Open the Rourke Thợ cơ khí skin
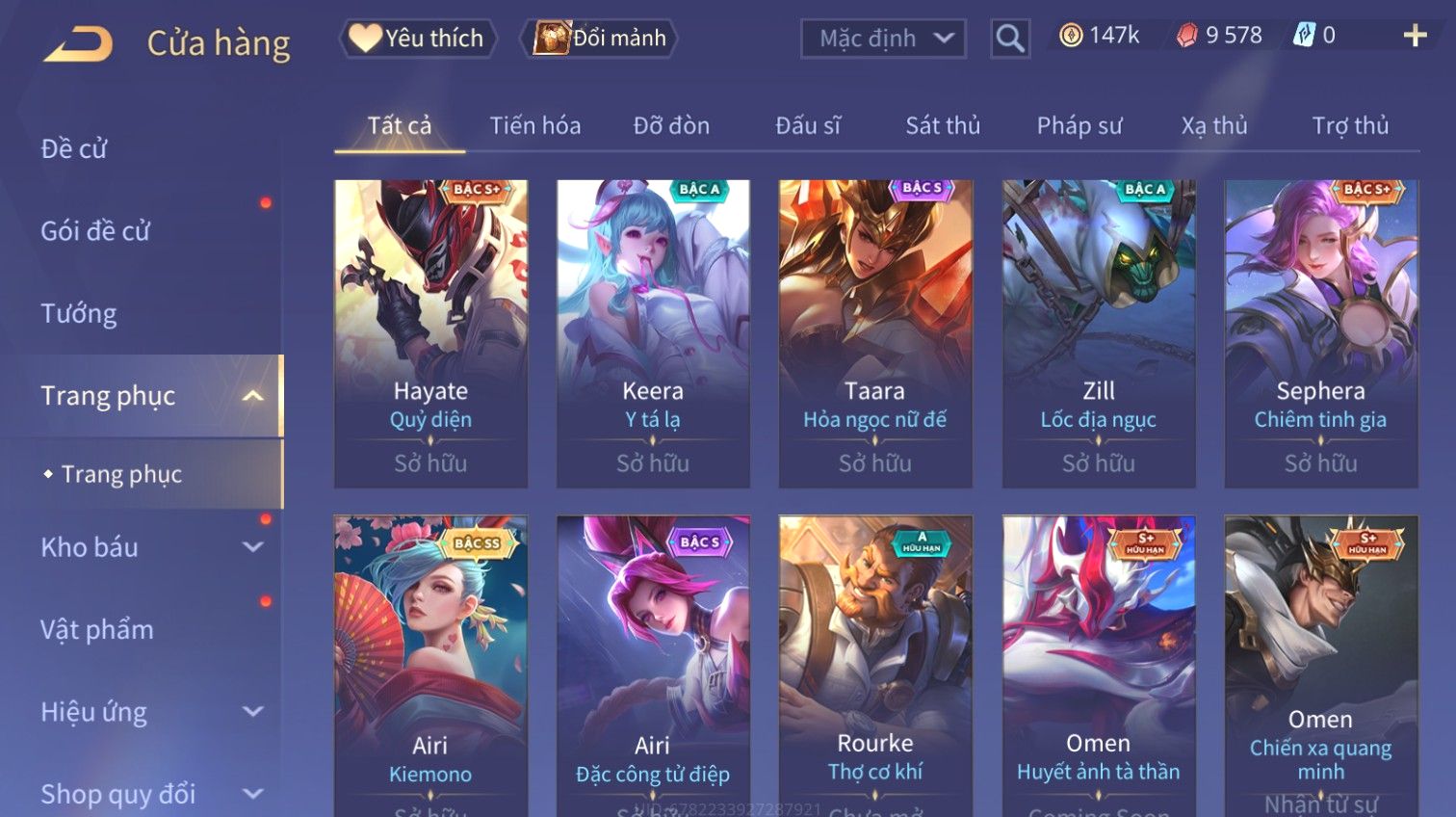Screen dimensions: 1456x817 click(874, 665)
